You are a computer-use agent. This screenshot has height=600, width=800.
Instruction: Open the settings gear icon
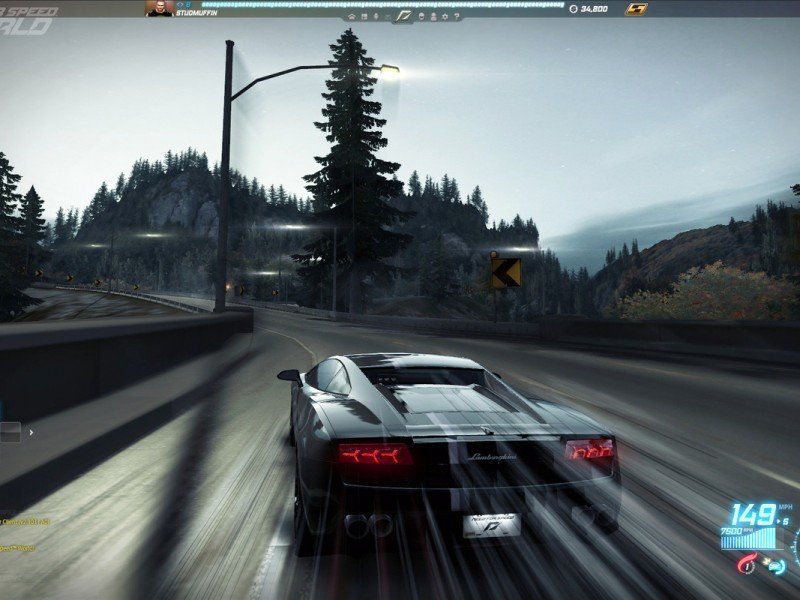[x=445, y=17]
